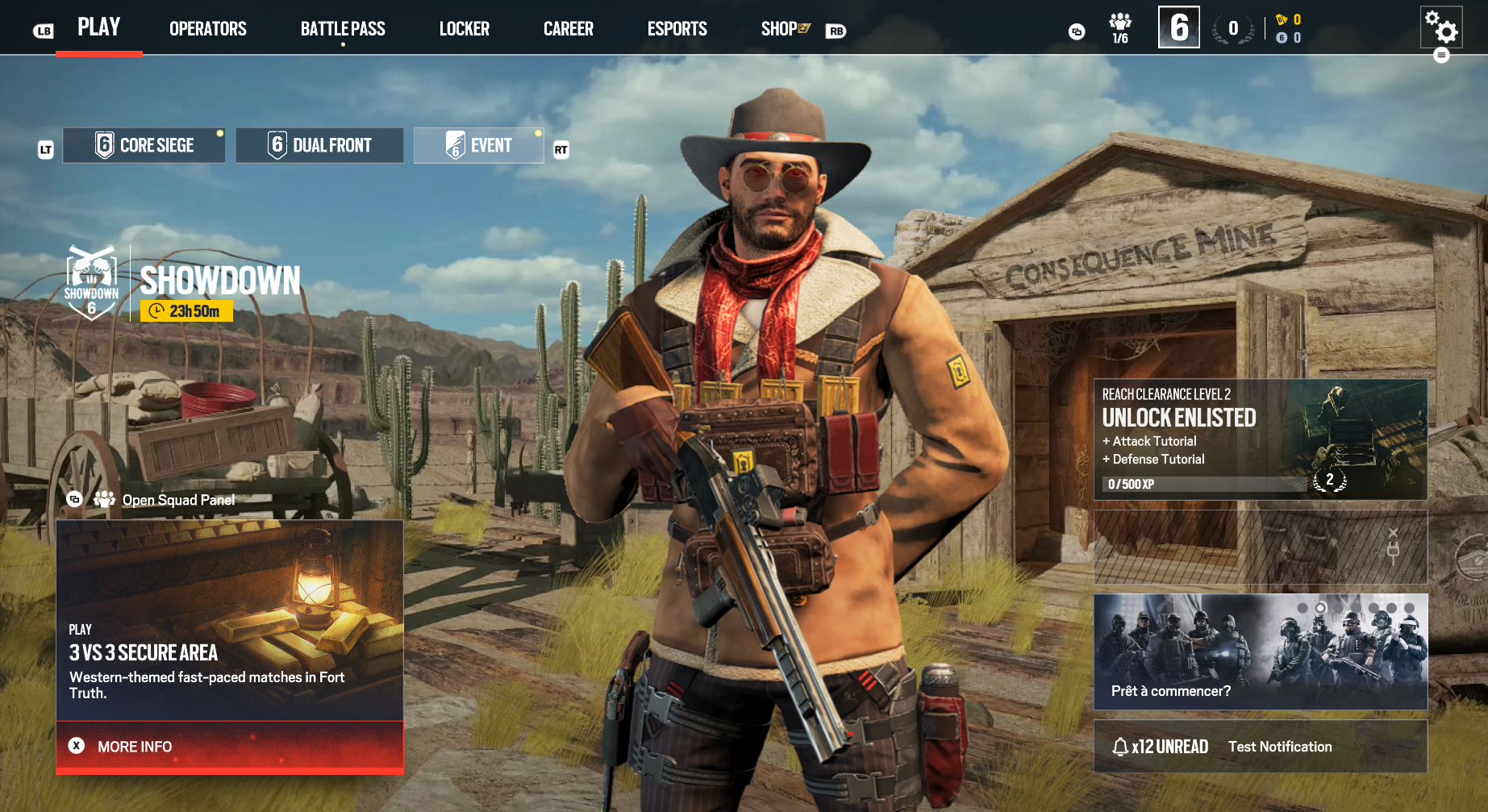Switch to the Operators tab

click(x=207, y=29)
